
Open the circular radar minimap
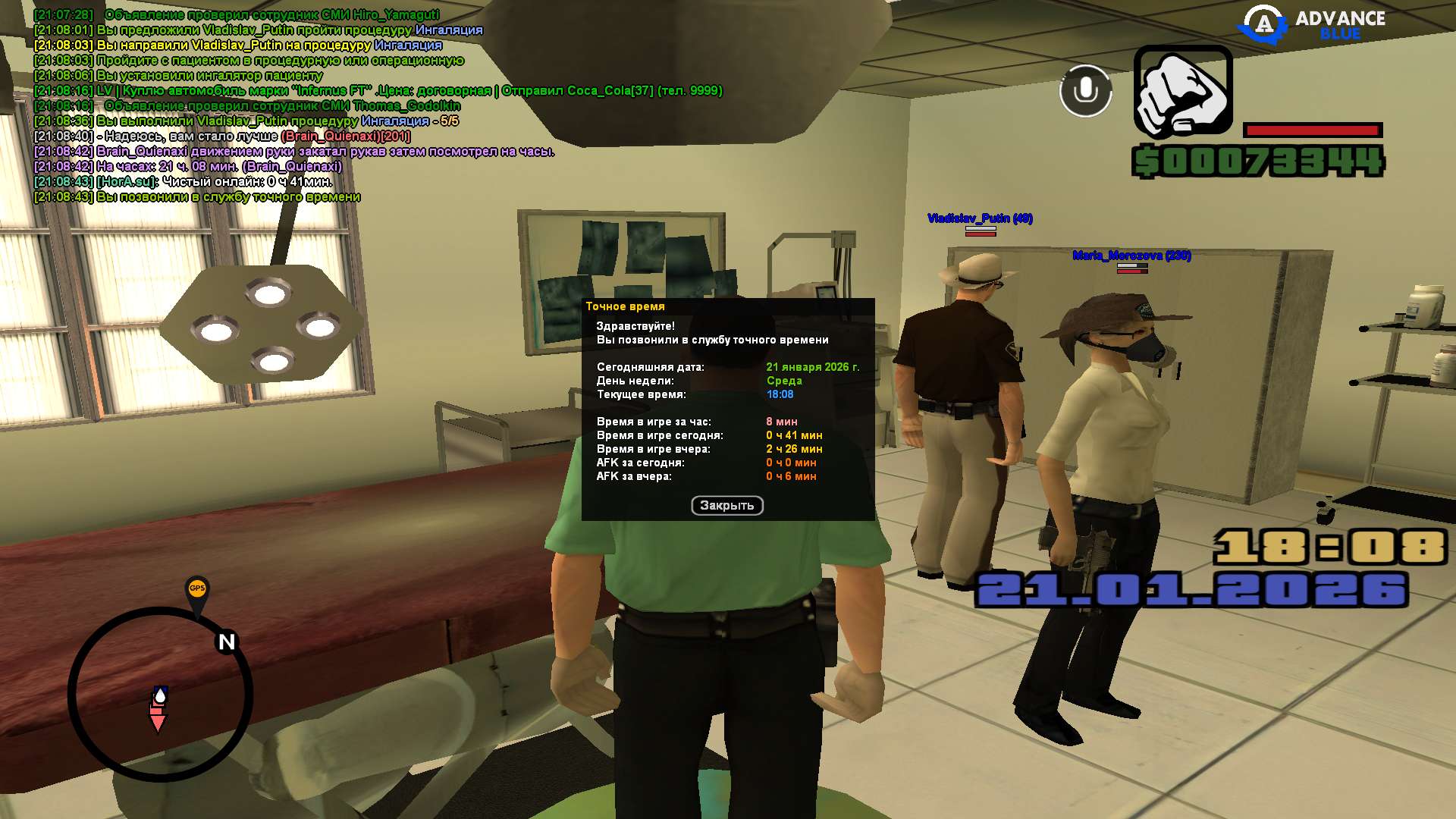coord(160,695)
